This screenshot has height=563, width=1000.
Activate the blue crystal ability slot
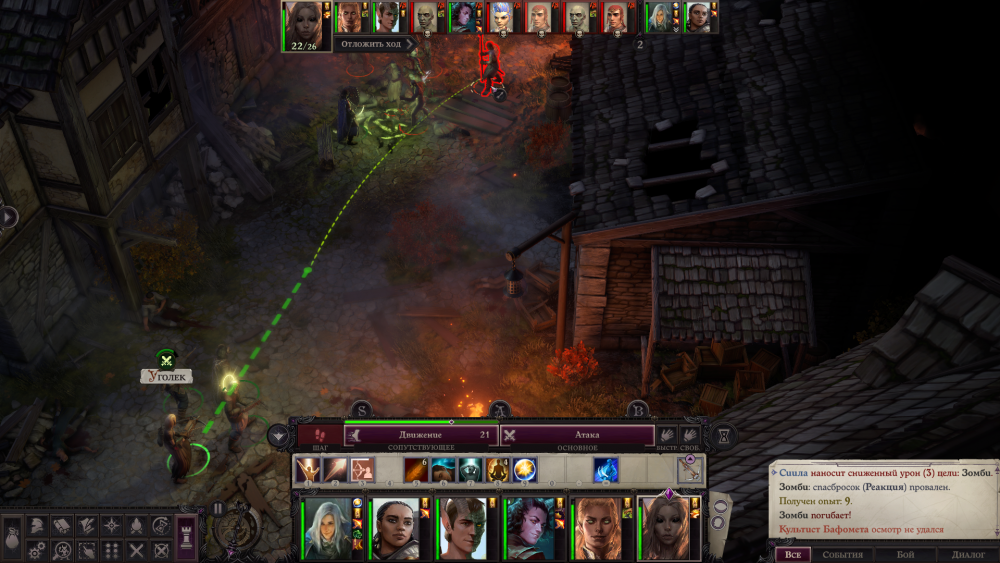click(x=606, y=470)
